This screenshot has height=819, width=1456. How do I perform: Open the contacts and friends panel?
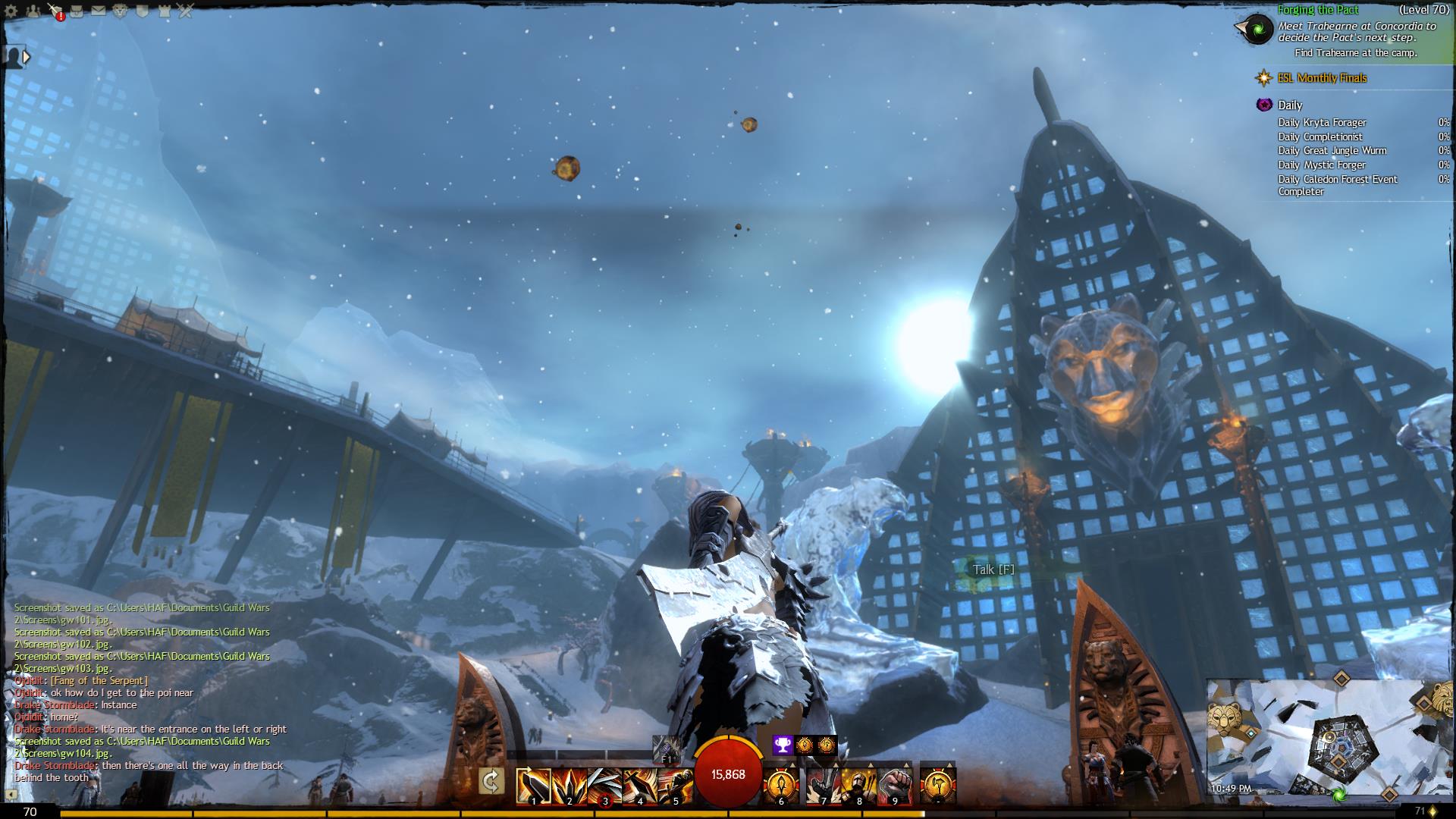click(x=33, y=11)
